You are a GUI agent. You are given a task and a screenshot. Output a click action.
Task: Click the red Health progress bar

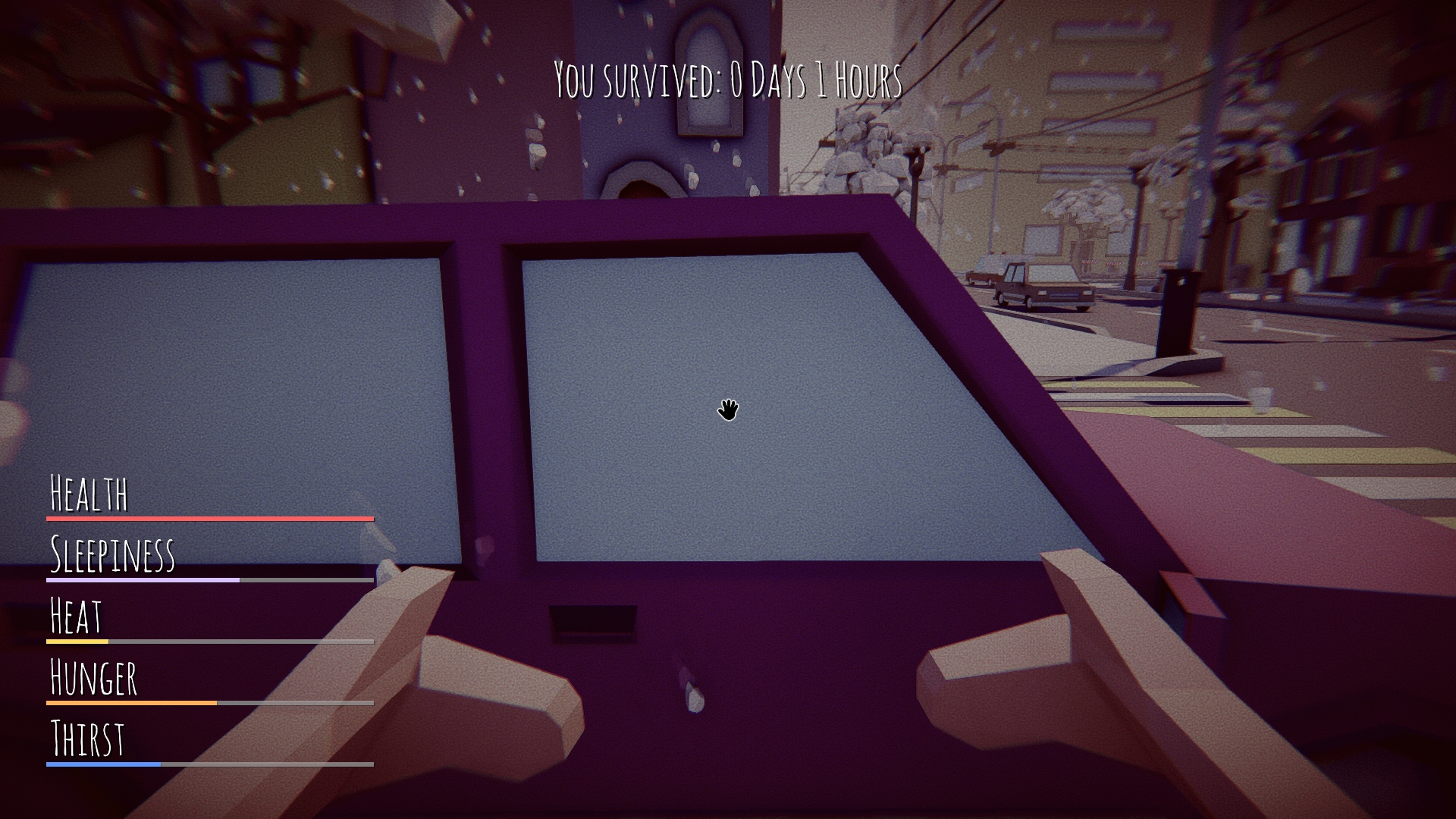click(x=209, y=518)
